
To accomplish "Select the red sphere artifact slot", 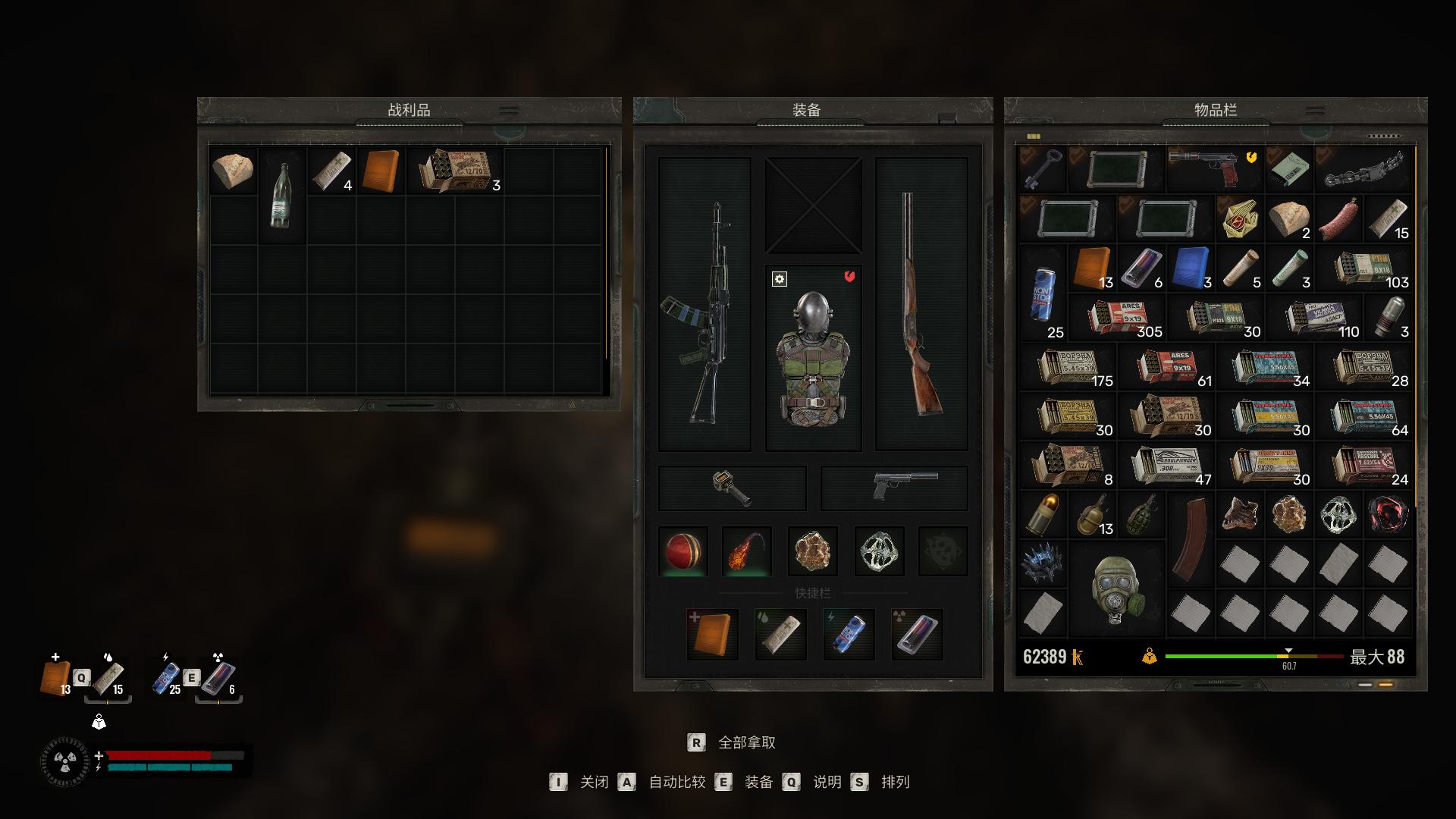I will [x=683, y=551].
